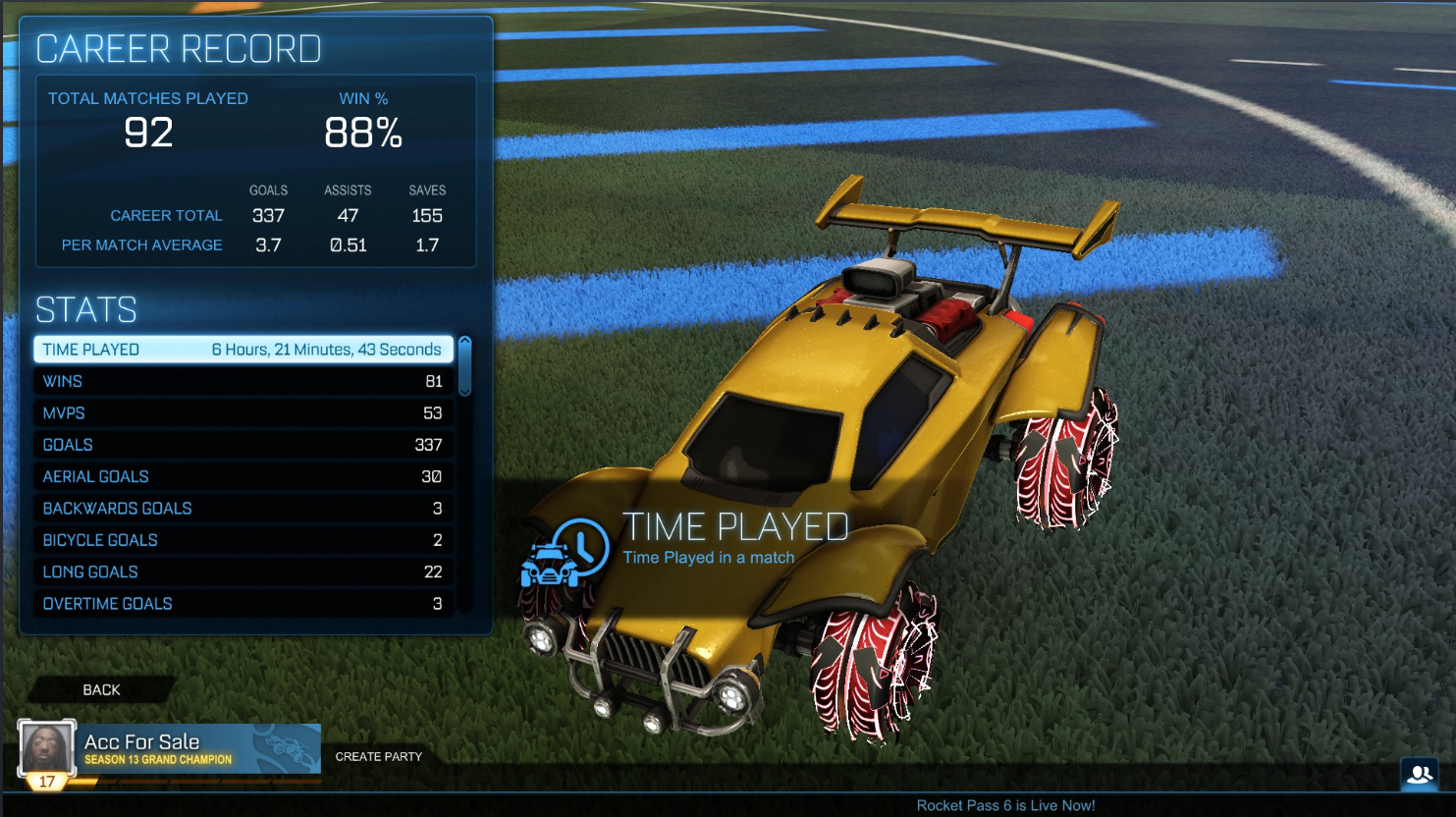Select the MVPs stat row
Viewport: 1456px width, 817px height.
tap(243, 413)
